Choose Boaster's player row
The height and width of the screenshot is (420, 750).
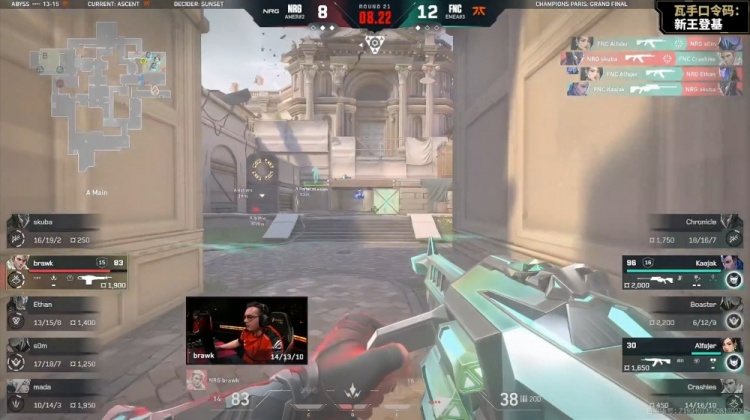pyautogui.click(x=695, y=312)
